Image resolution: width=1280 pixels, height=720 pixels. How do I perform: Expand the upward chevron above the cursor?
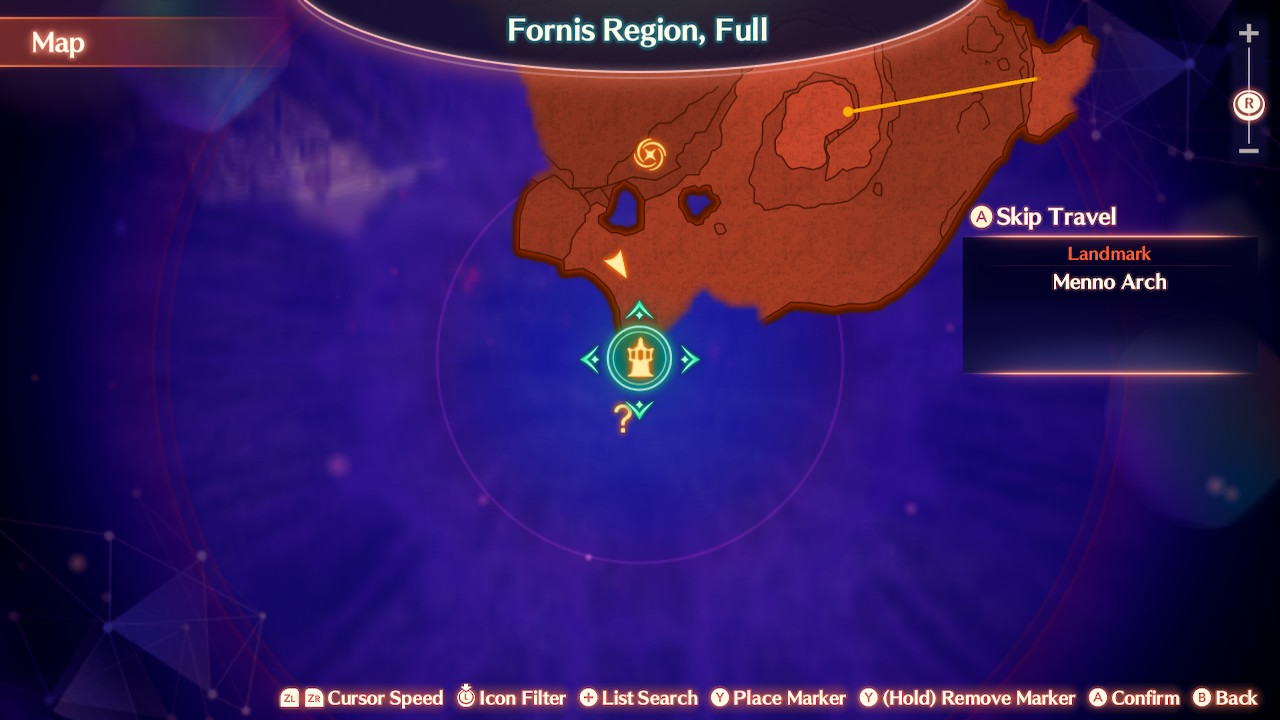[637, 312]
